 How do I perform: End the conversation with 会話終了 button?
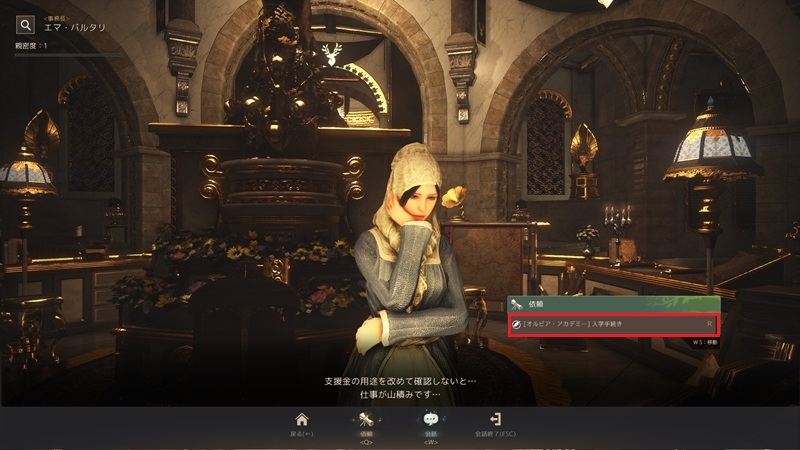(495, 421)
